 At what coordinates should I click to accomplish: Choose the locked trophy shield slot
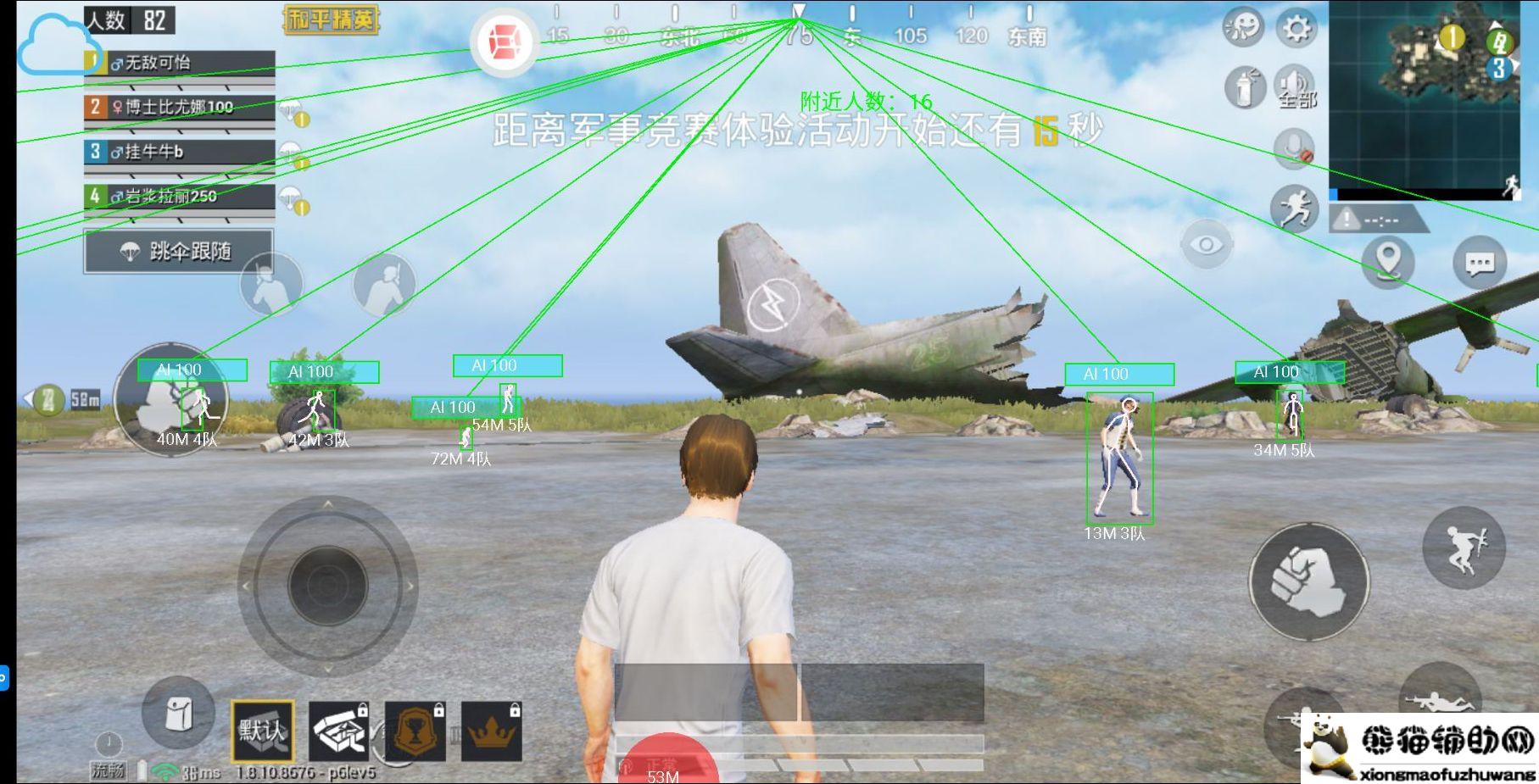click(415, 731)
